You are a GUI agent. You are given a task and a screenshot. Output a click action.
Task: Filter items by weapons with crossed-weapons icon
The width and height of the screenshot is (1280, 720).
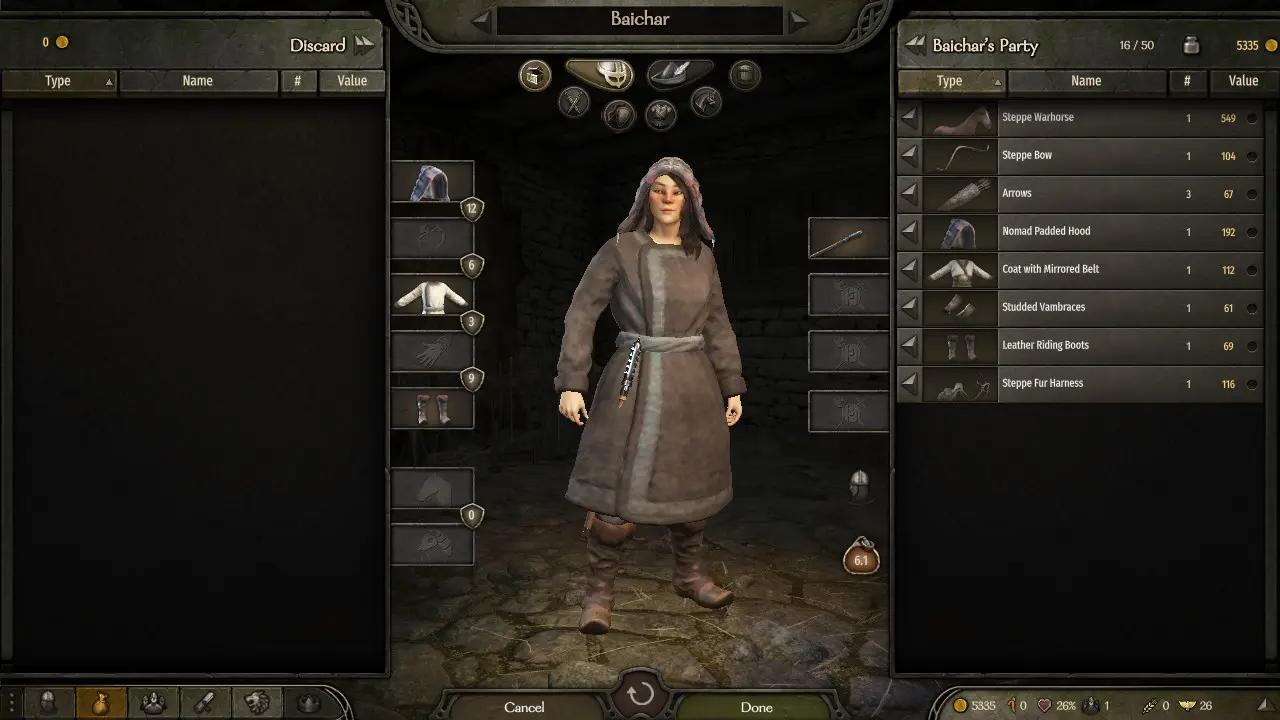pyautogui.click(x=572, y=104)
